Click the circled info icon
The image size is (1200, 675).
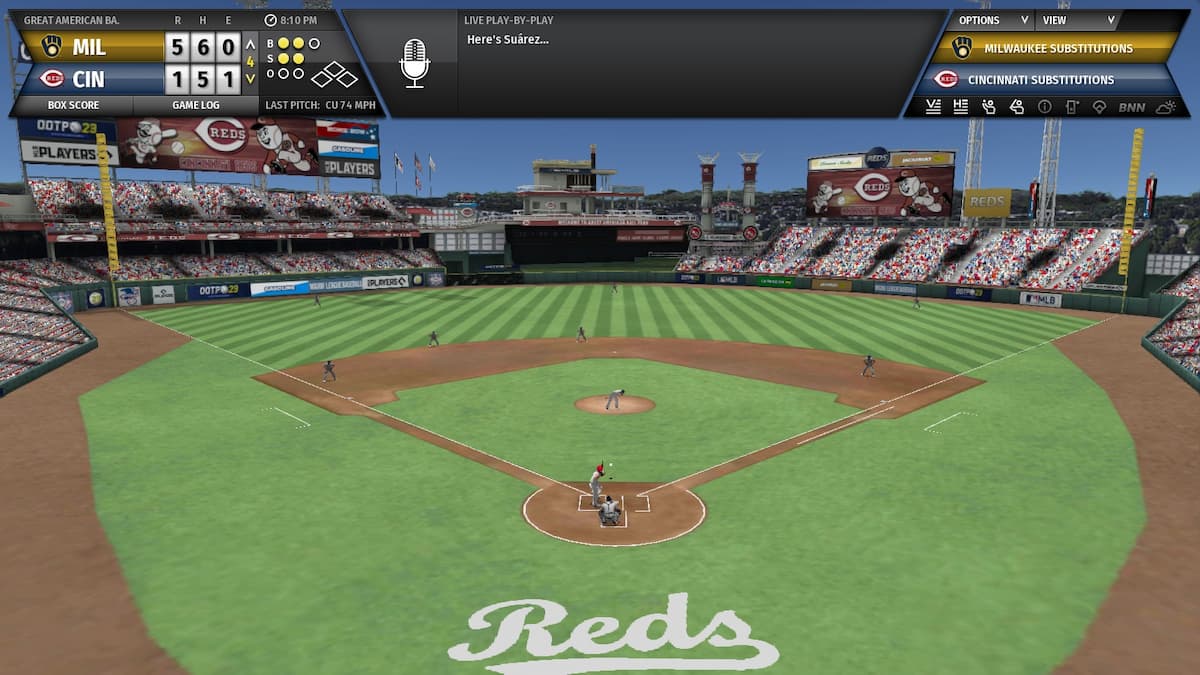pyautogui.click(x=1044, y=107)
